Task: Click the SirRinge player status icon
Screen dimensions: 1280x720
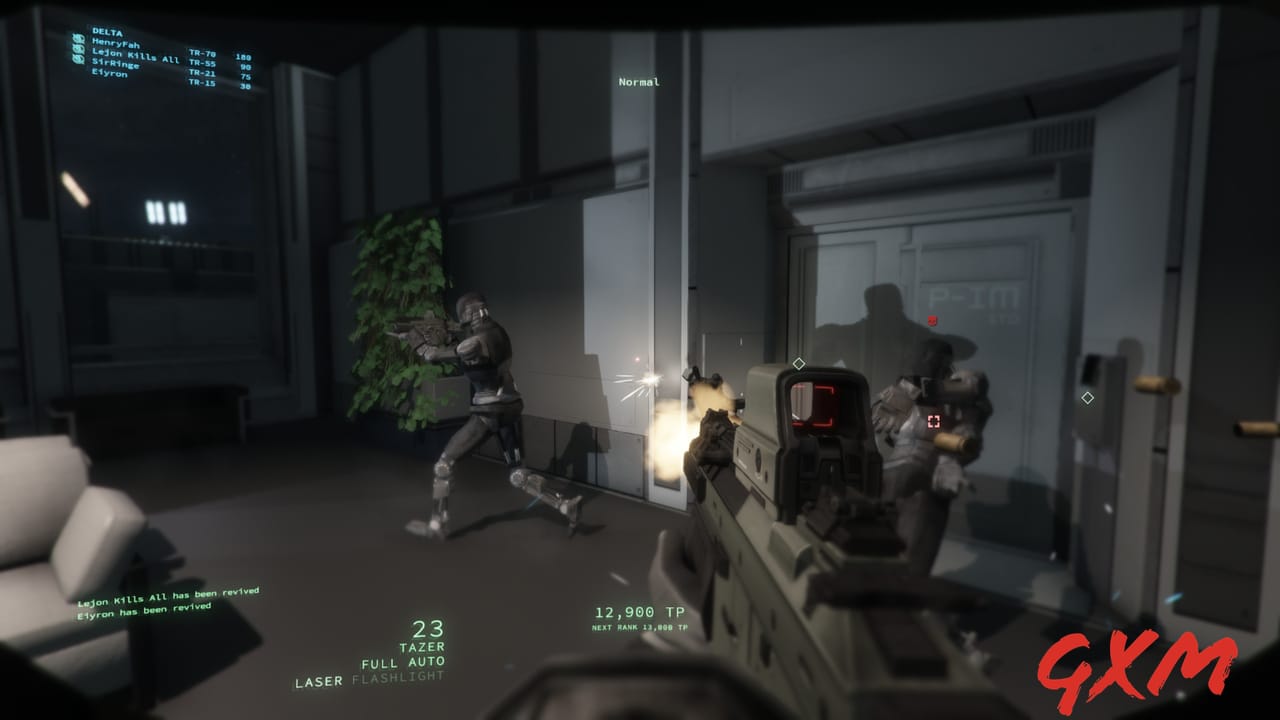Action: 78,60
